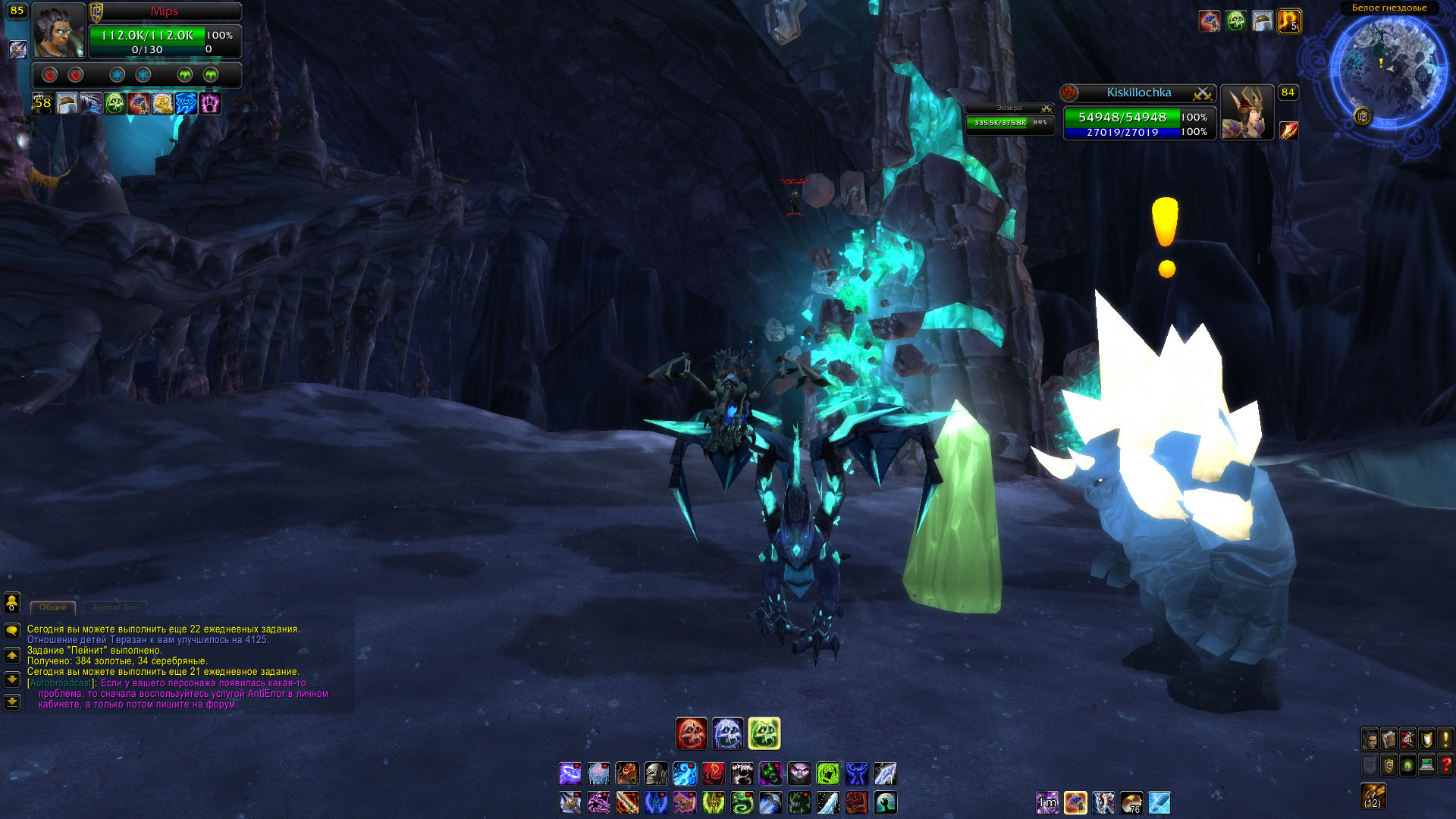
Task: Open the chat speech bubble button
Action: click(12, 630)
